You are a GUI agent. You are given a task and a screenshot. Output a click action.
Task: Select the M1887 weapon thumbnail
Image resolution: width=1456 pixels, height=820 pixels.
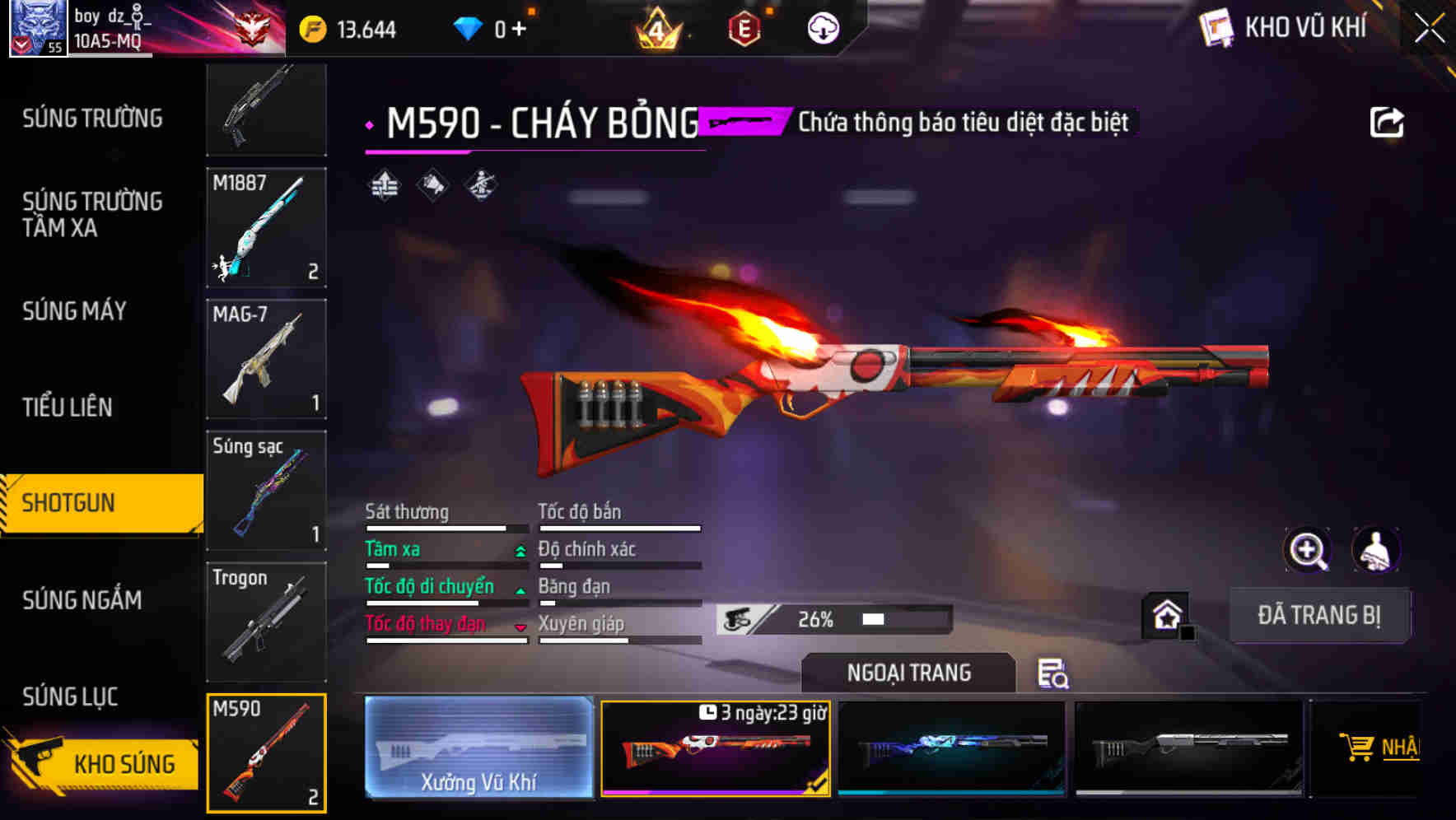click(x=266, y=228)
